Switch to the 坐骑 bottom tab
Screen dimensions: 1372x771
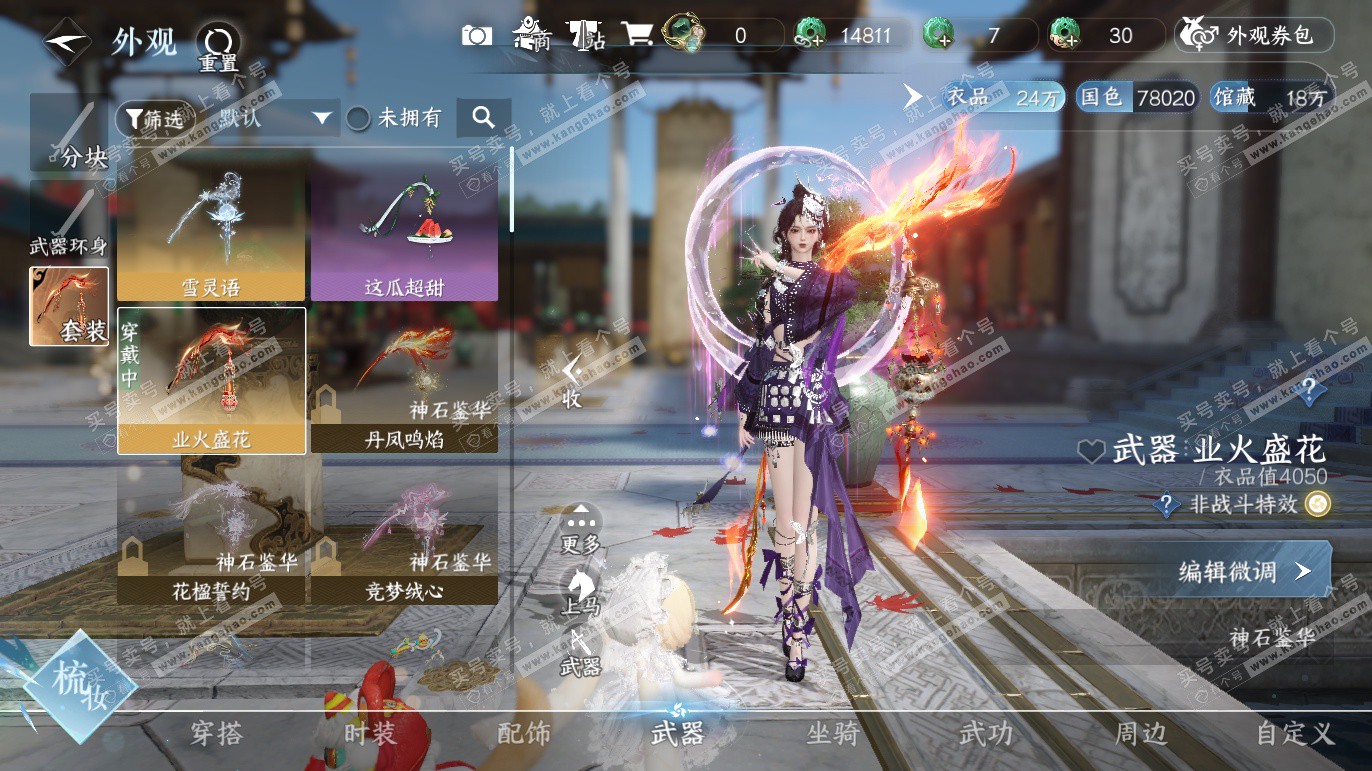[x=832, y=734]
